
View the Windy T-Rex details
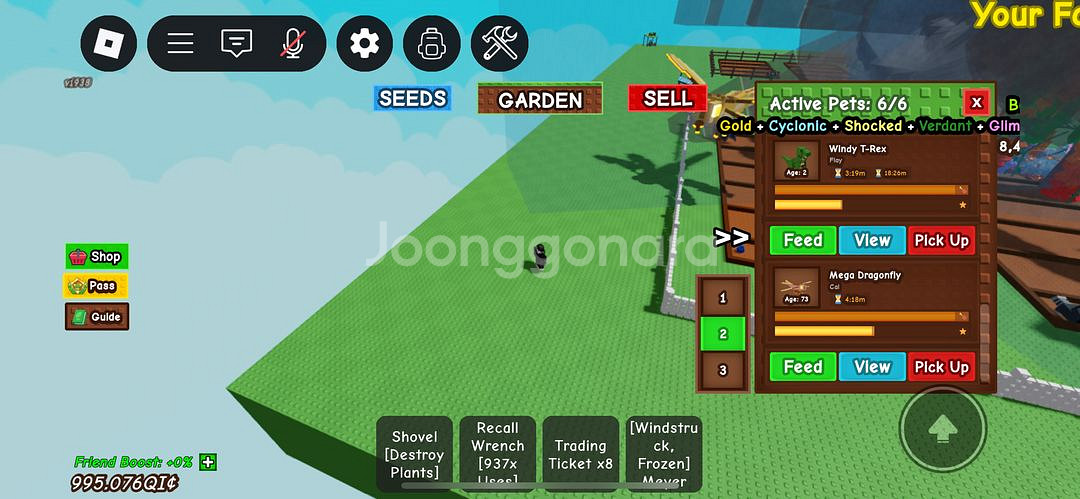coord(872,240)
